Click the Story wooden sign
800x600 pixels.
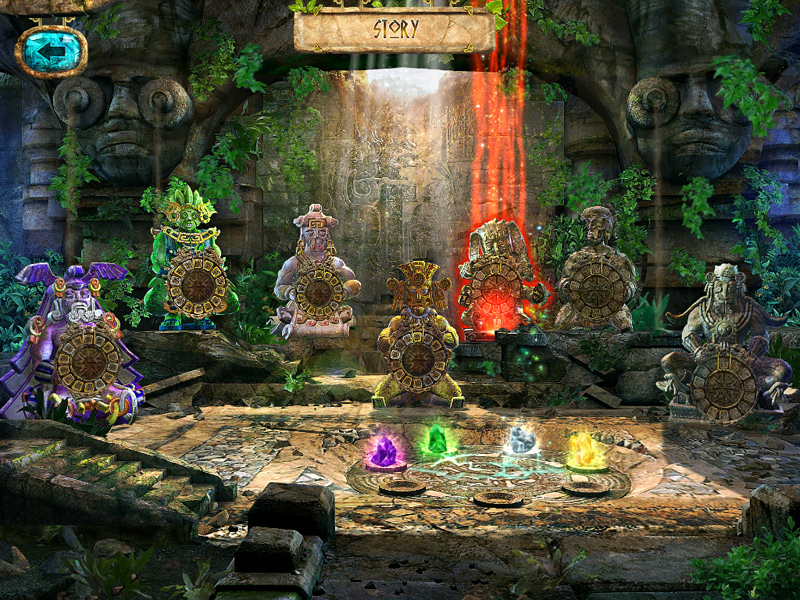coord(394,29)
